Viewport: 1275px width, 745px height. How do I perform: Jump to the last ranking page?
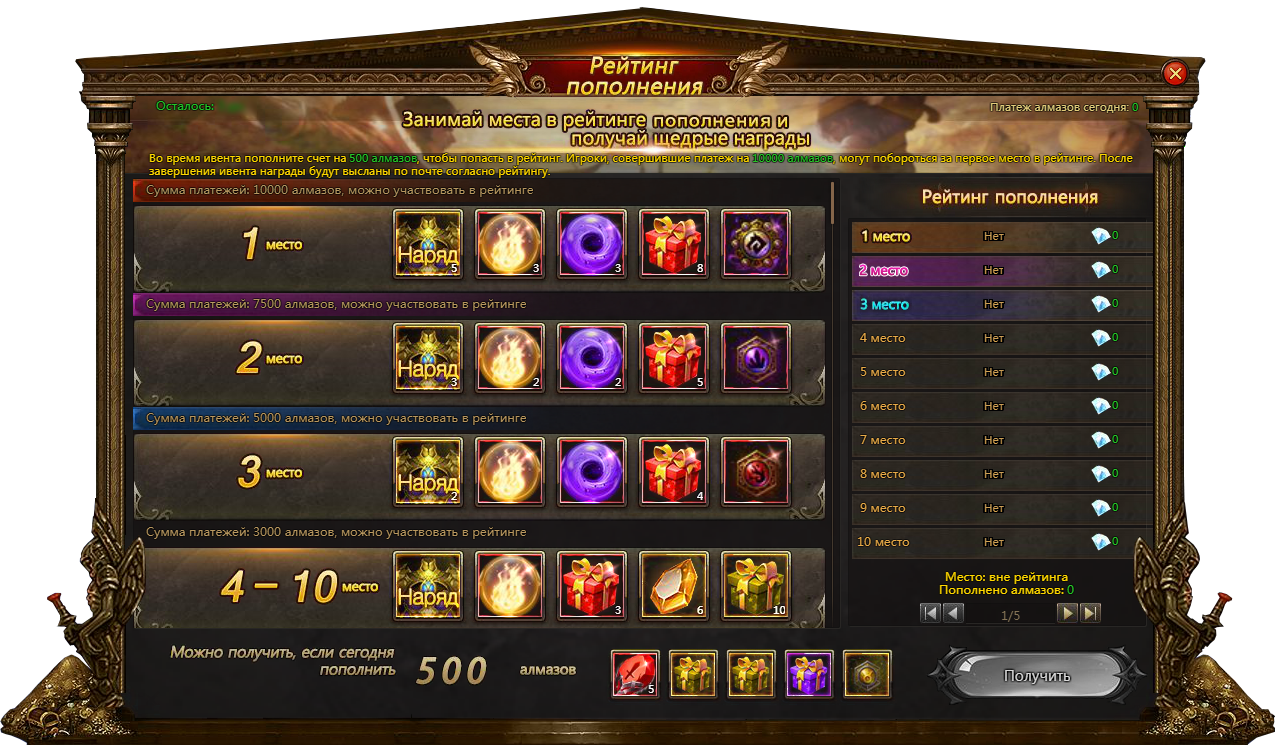(x=1090, y=613)
